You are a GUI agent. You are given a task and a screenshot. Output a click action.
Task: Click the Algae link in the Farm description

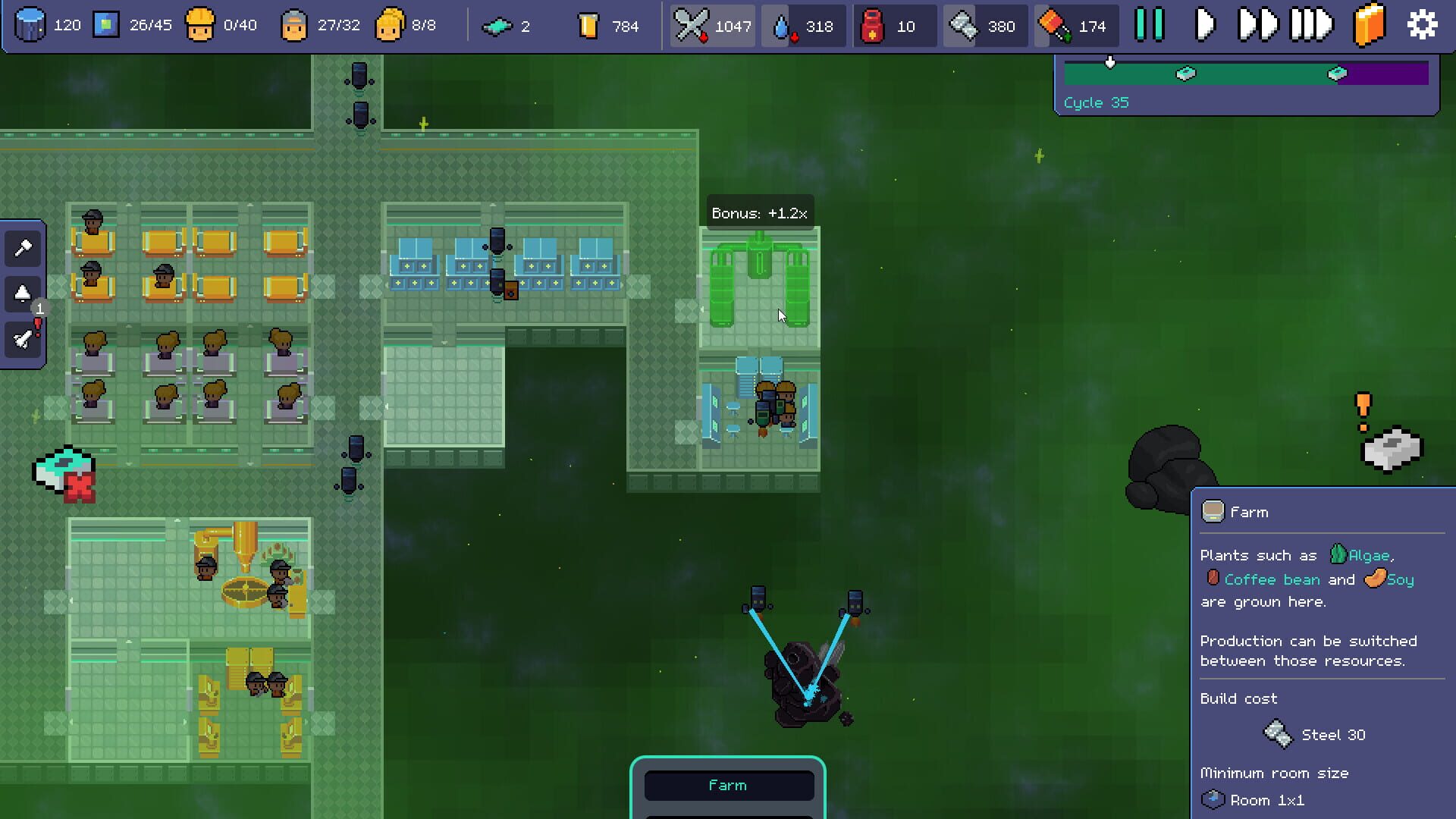(1370, 555)
